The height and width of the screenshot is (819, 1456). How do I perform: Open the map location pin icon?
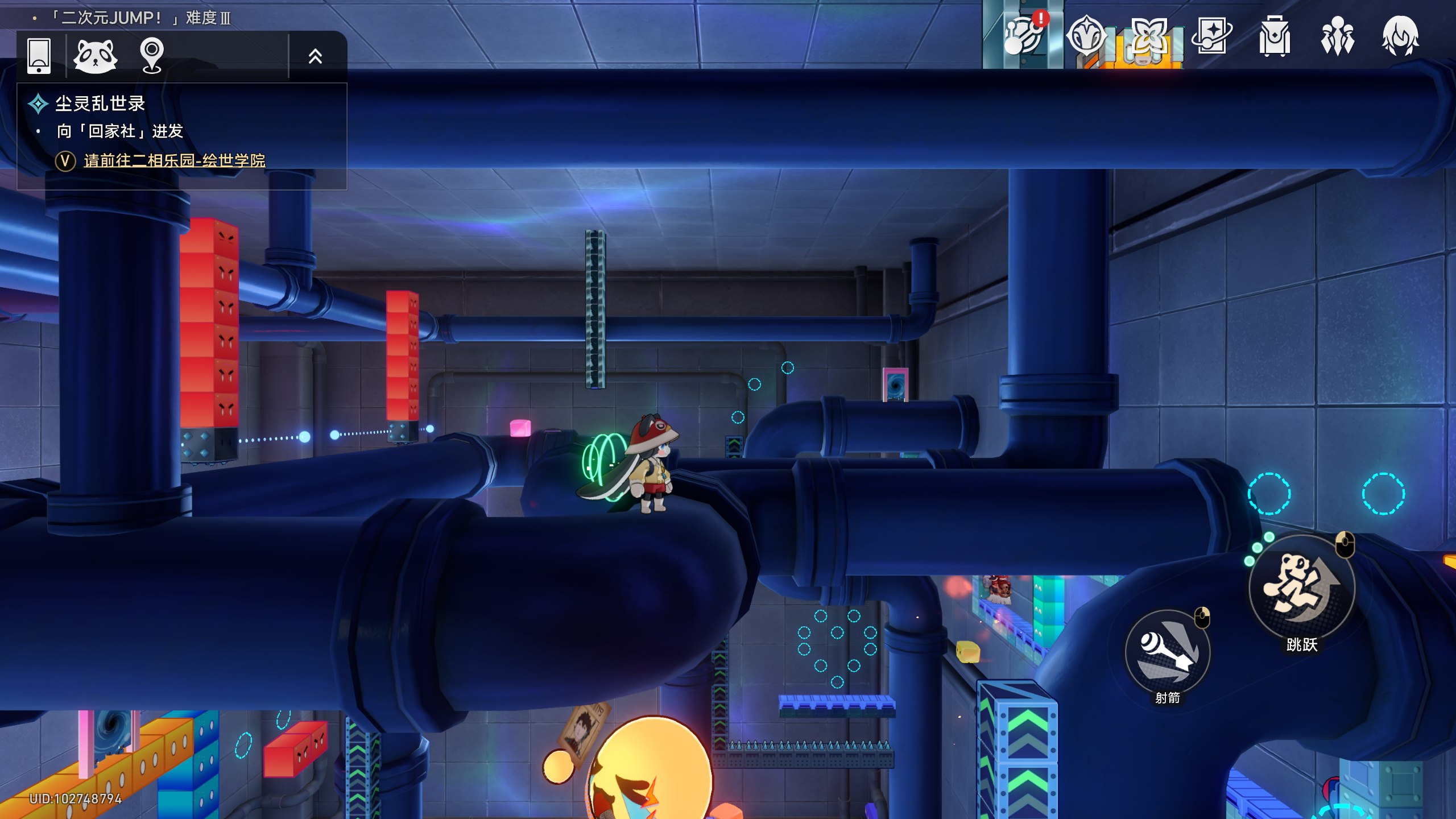152,56
